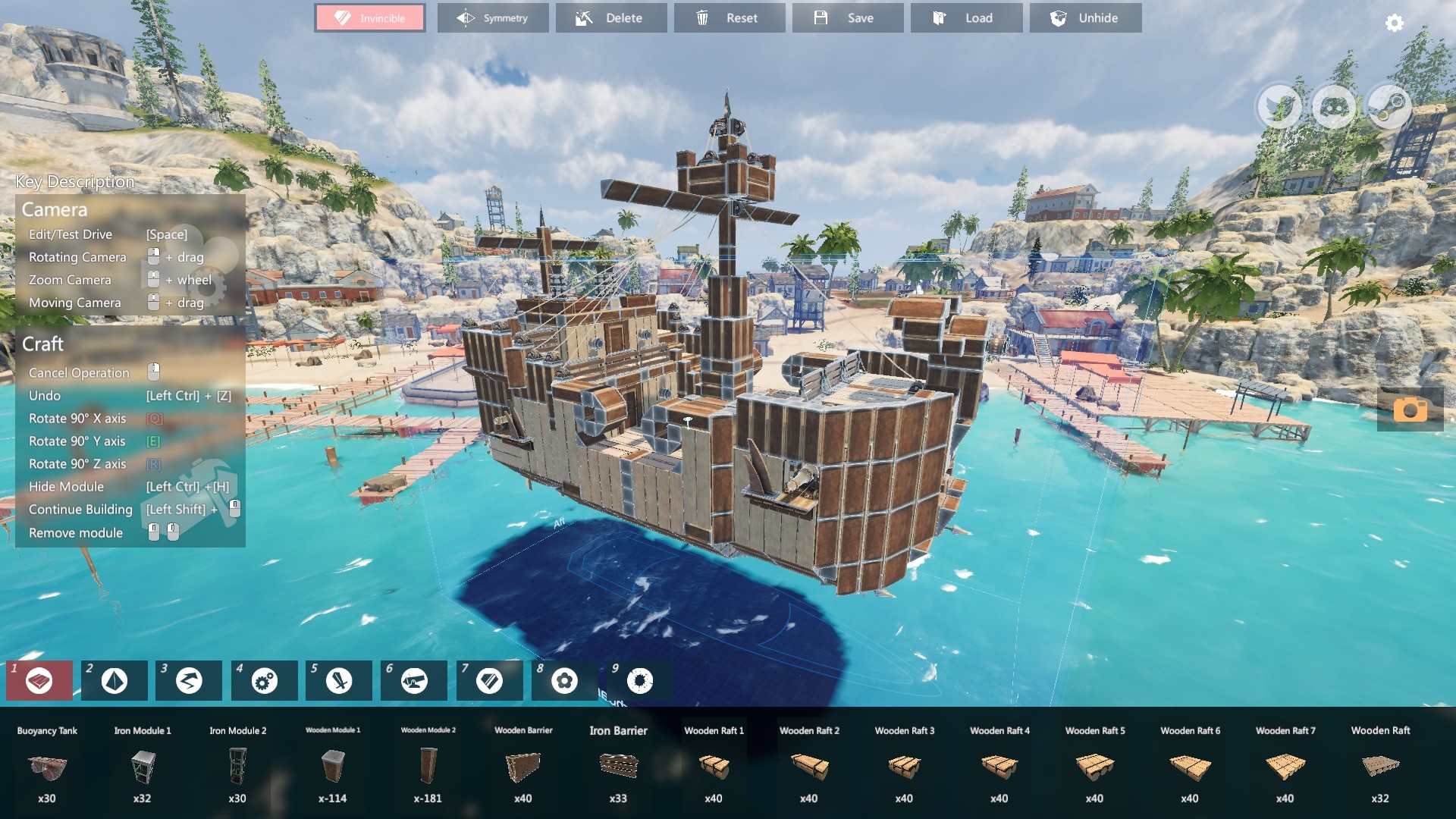Select the sword melee weapons category
1456x819 pixels.
point(338,680)
